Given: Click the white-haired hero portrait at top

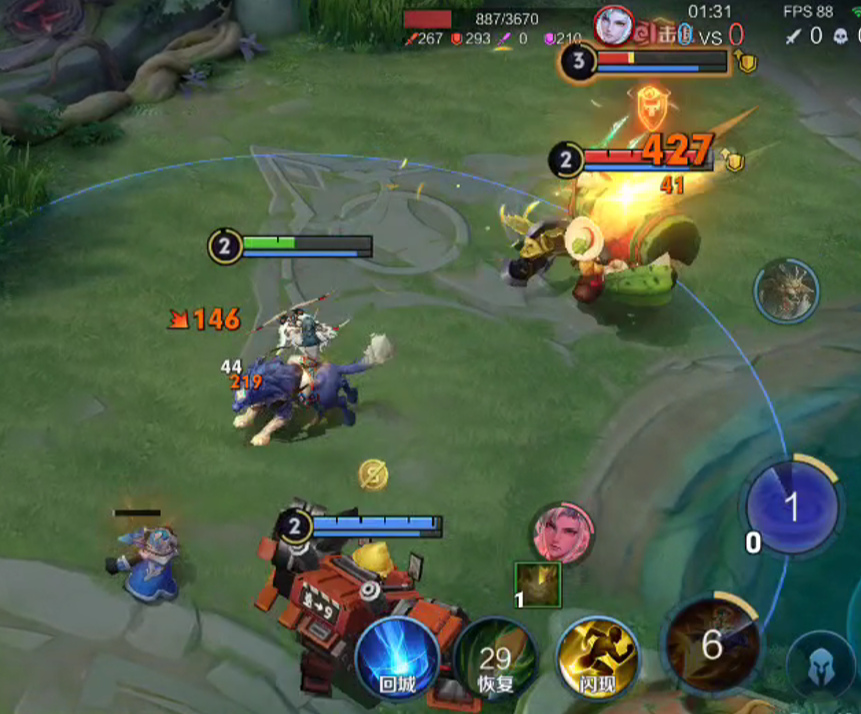Looking at the screenshot, I should coord(614,25).
